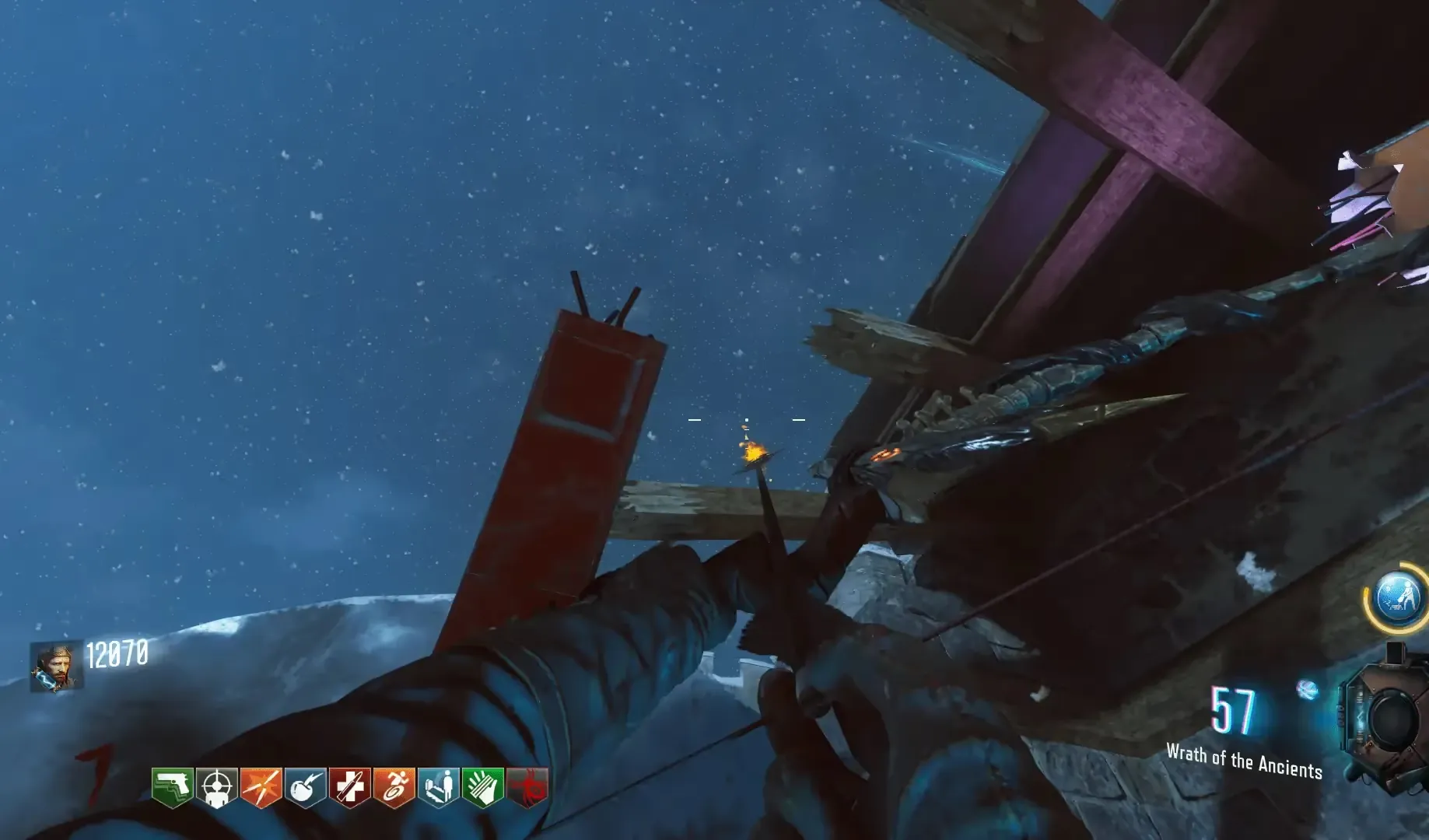Choose the orange Double Tap perk icon

coord(261,787)
